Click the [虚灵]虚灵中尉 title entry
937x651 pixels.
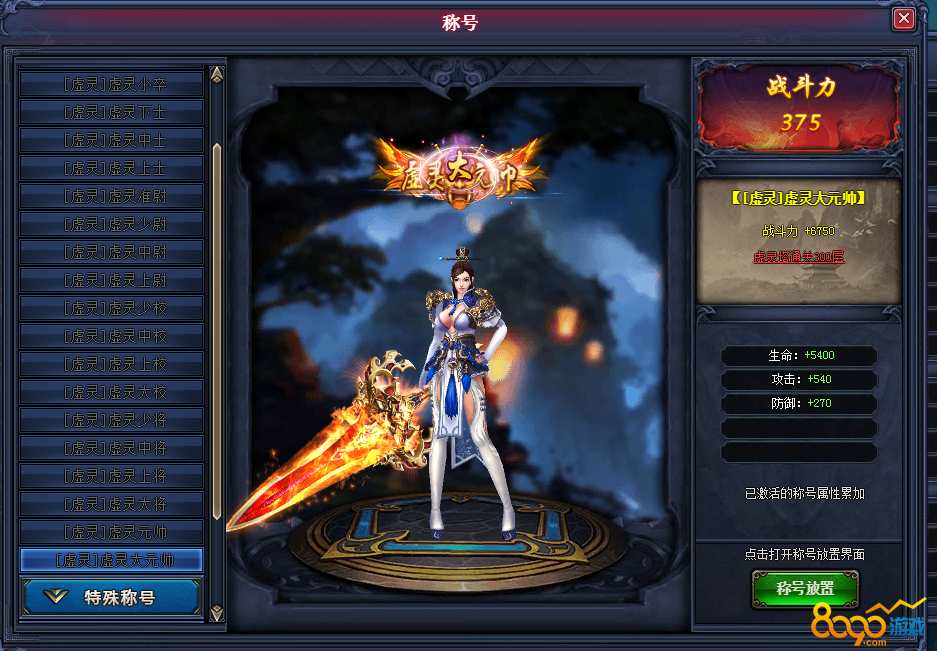(111, 252)
